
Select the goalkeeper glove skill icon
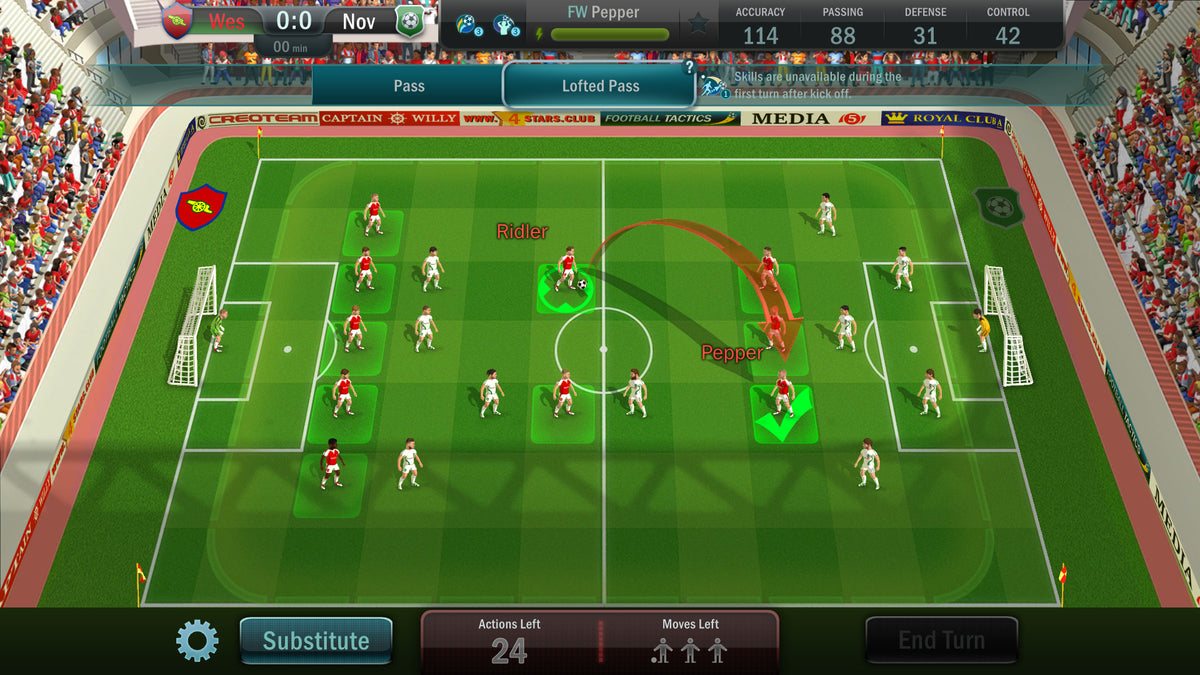pyautogui.click(x=504, y=24)
